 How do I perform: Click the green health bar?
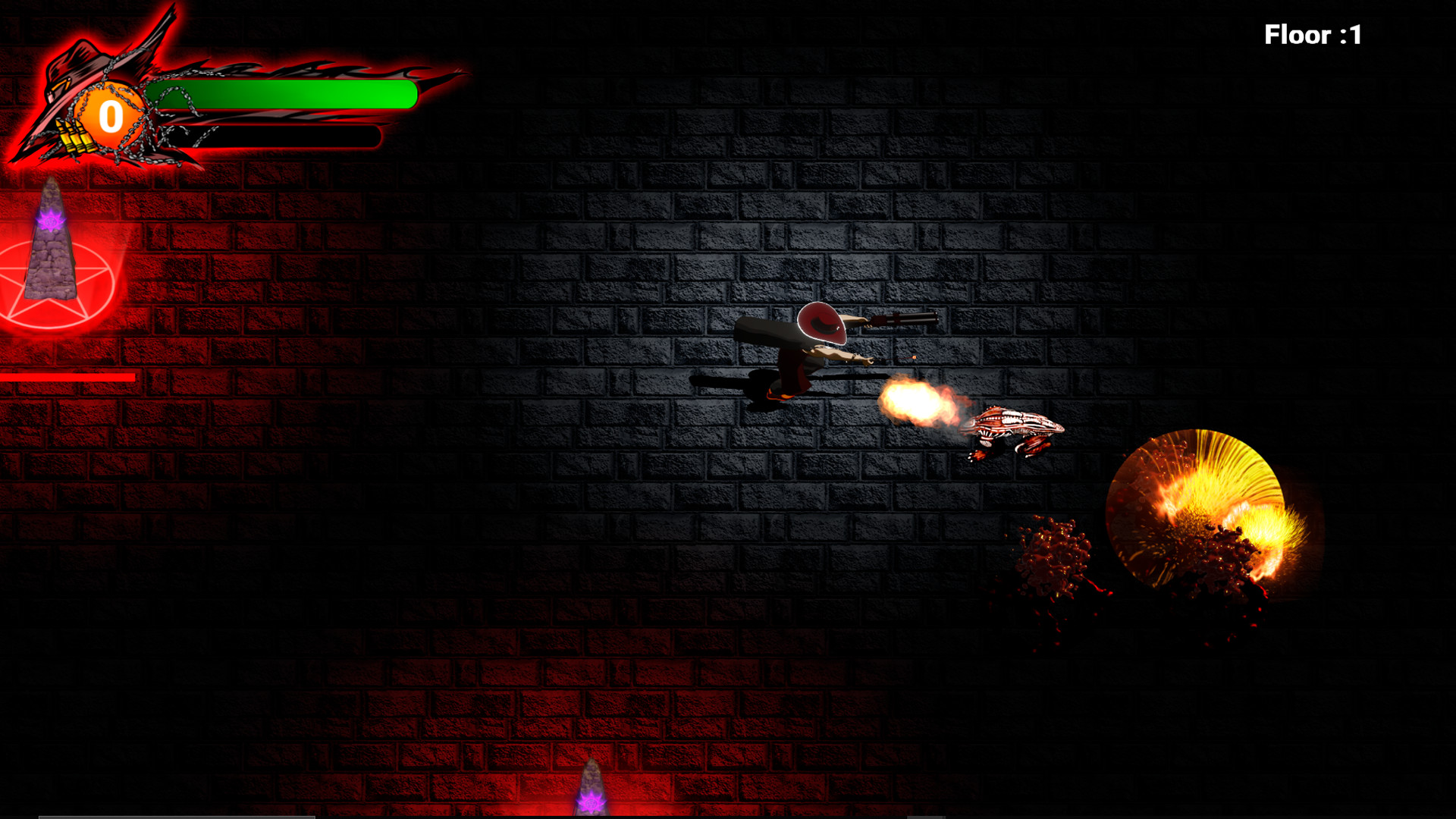point(281,95)
